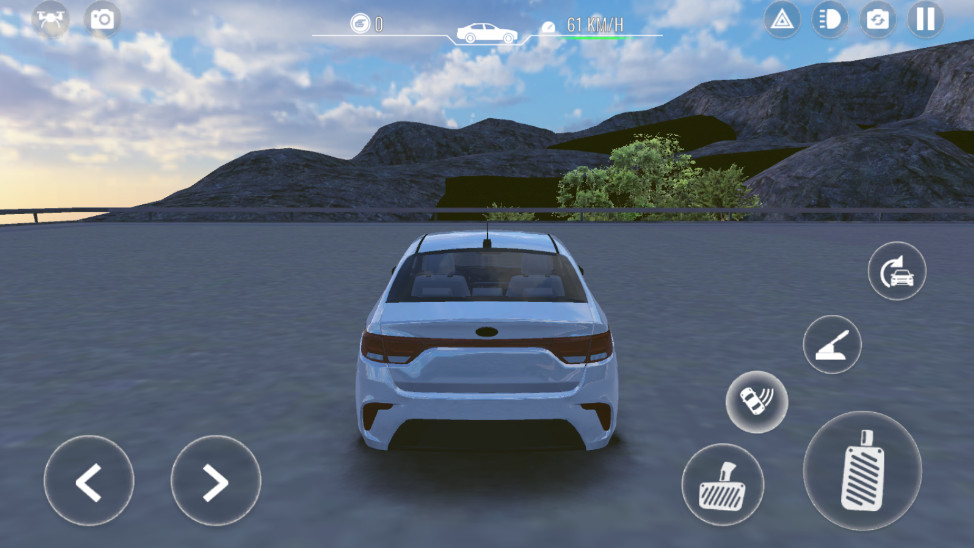Tap the gas accelerator pedal
Viewport: 974px width, 548px height.
[x=862, y=471]
